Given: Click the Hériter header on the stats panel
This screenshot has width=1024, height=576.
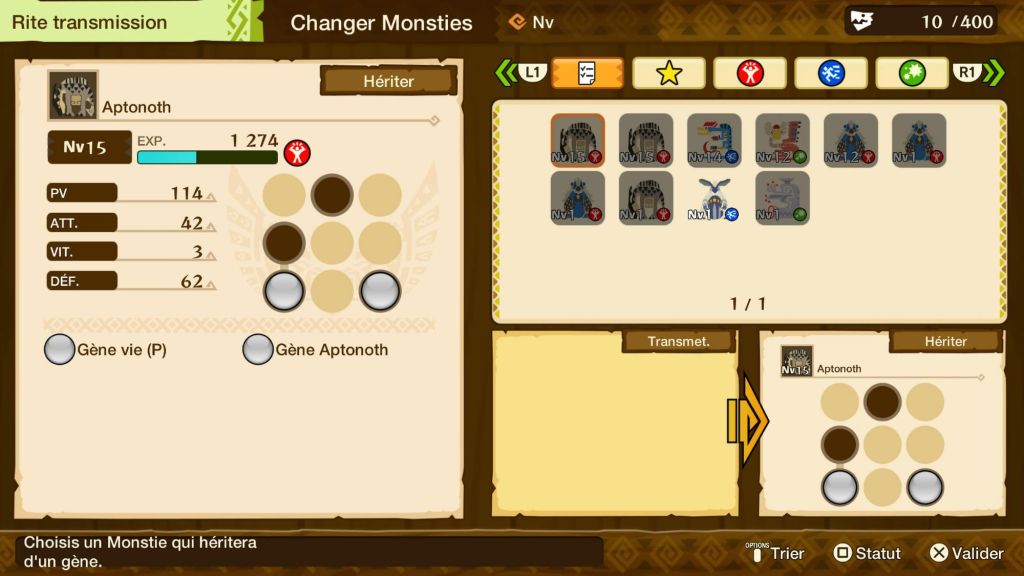Looking at the screenshot, I should click(388, 81).
